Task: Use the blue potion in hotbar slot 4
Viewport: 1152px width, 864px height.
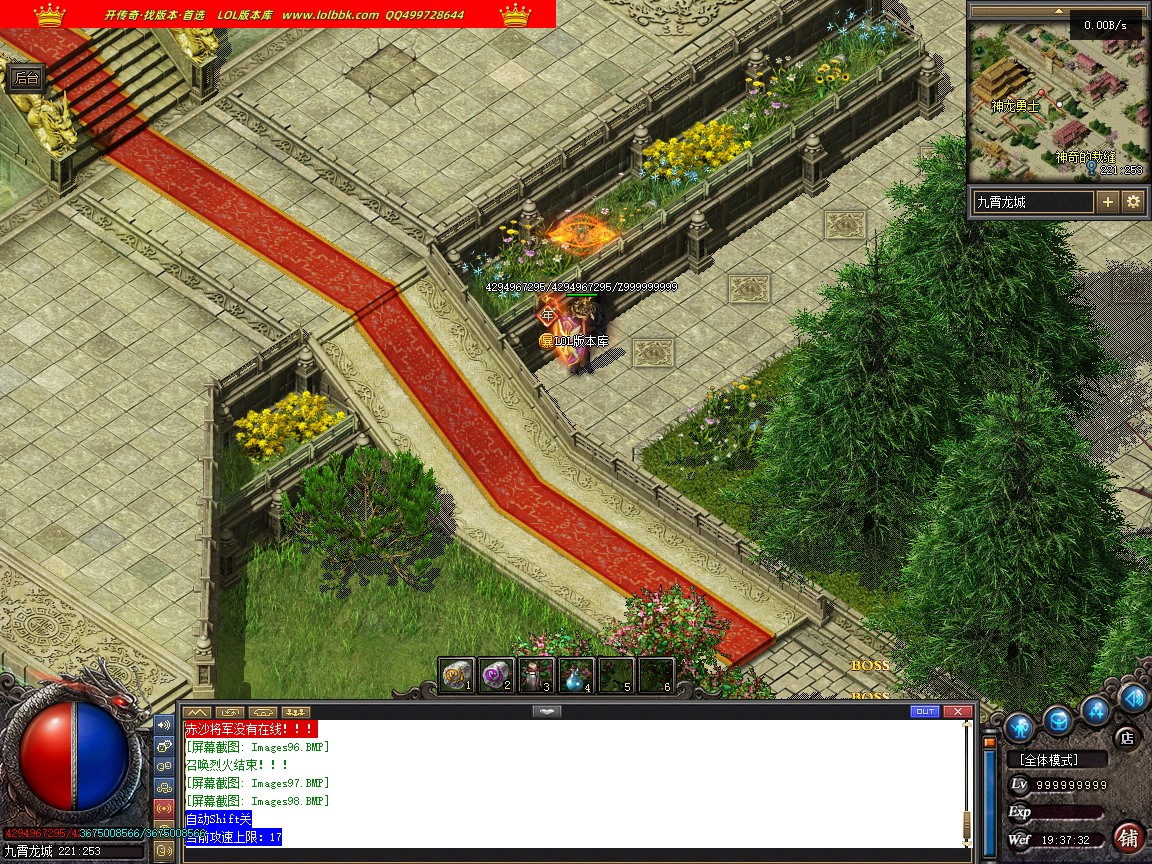Action: [x=577, y=675]
